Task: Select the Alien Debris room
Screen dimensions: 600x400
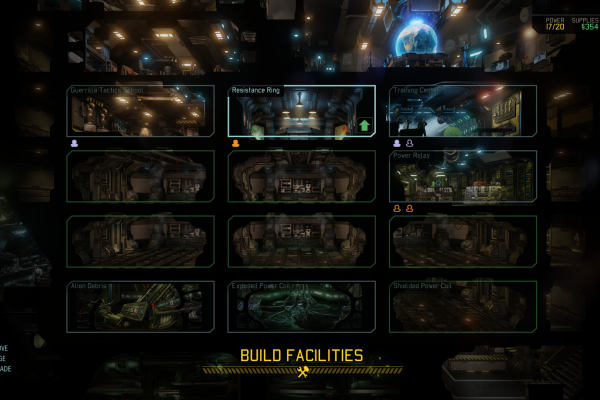Action: [x=140, y=306]
